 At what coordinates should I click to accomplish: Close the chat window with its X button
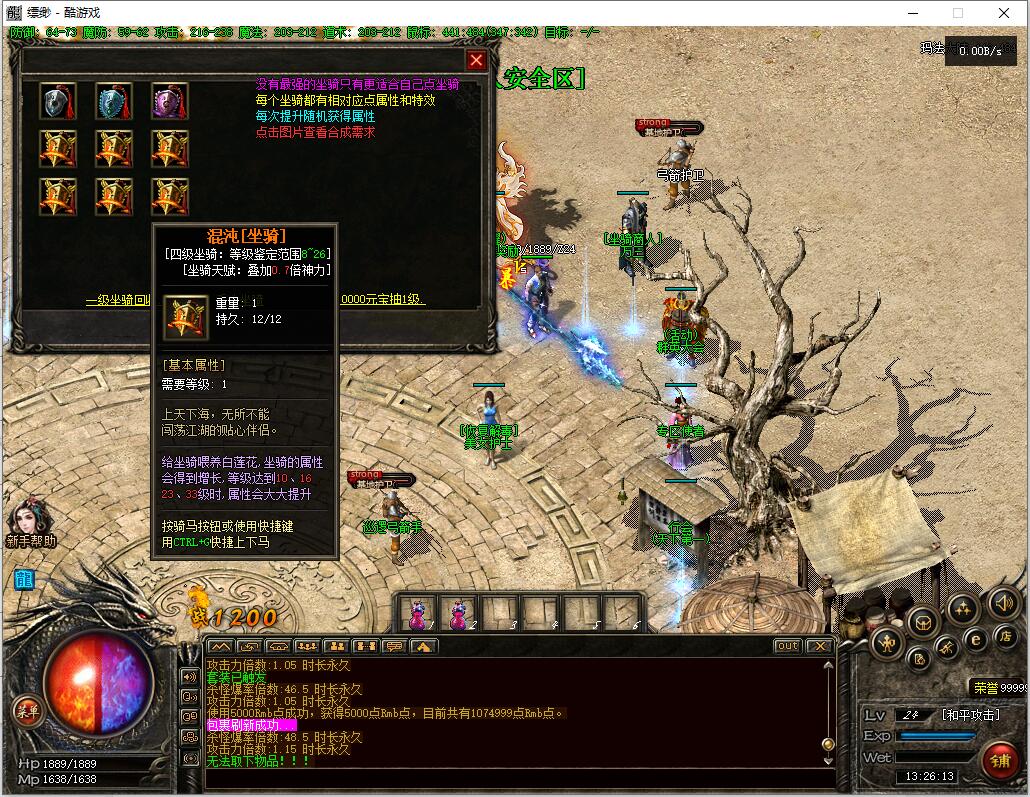tap(819, 646)
